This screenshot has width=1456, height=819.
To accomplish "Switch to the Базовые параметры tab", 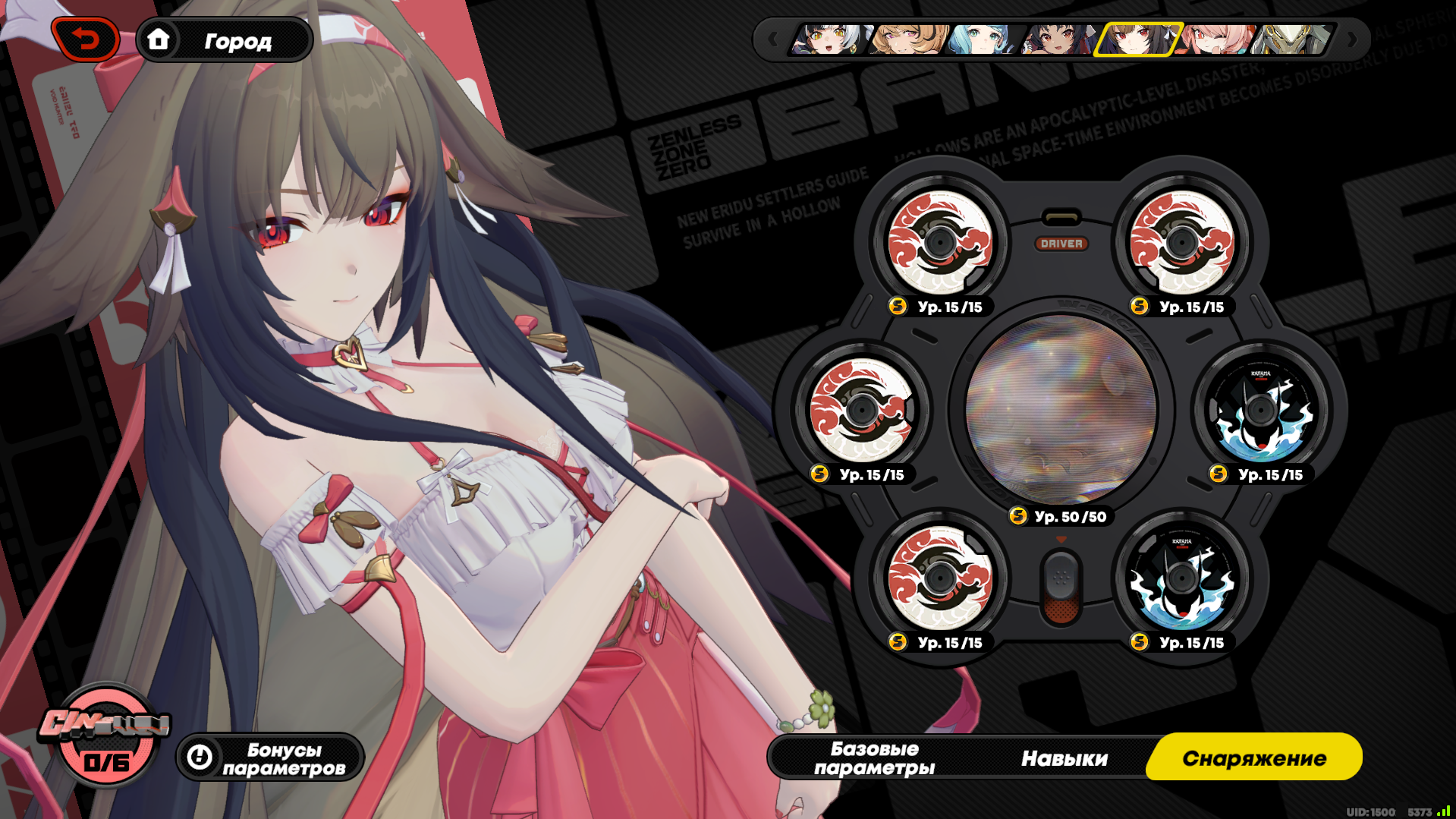I will (874, 758).
